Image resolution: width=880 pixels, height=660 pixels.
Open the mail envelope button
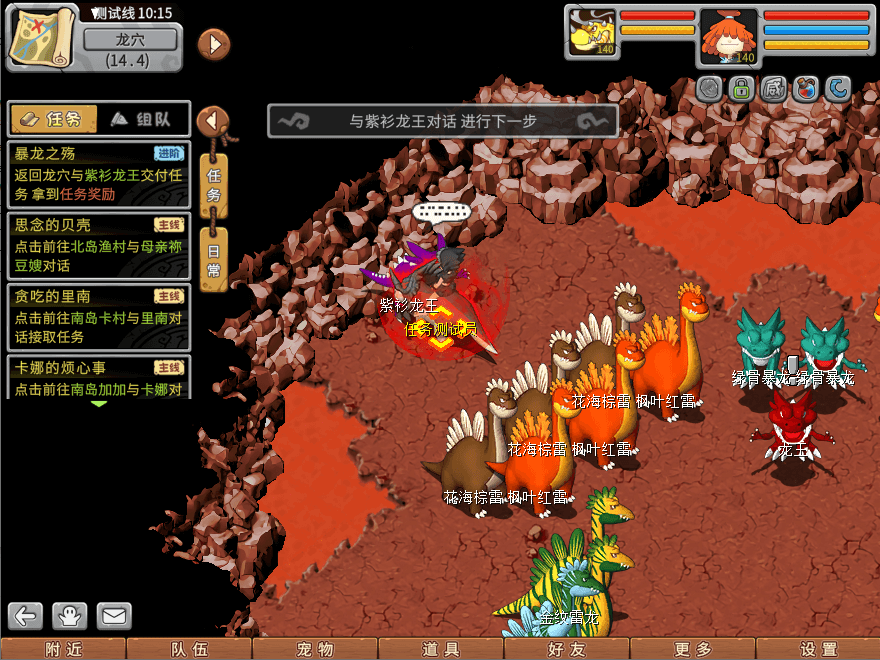pos(114,615)
